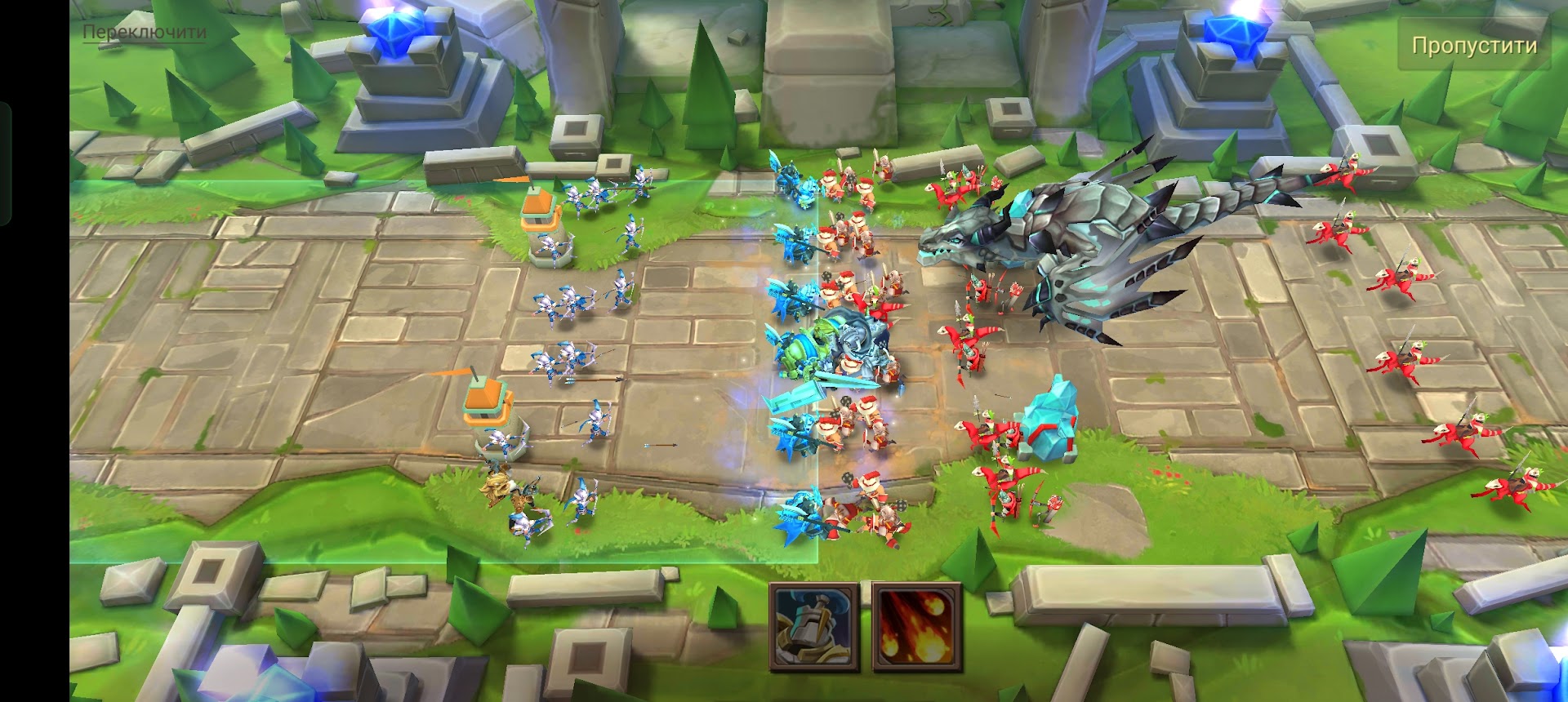
Task: Select the Переключити switch link
Action: click(145, 33)
